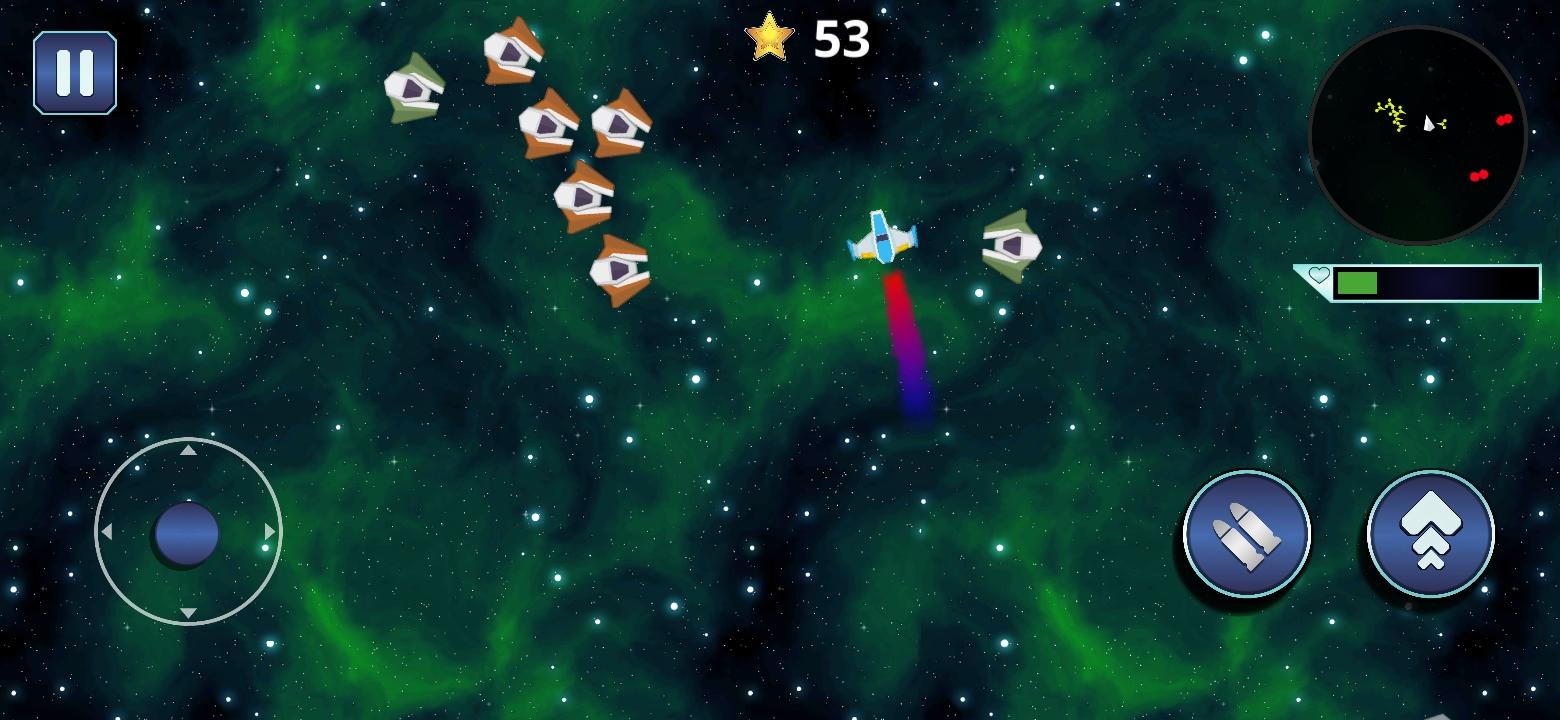
Task: Select the white player arrow on the minimap
Action: (x=1429, y=124)
